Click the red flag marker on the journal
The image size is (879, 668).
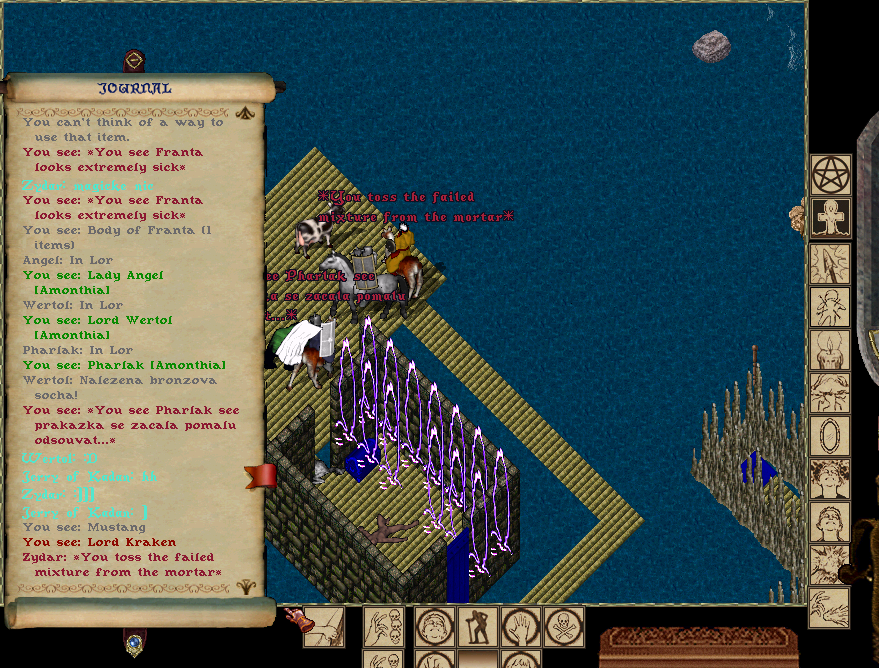(260, 476)
